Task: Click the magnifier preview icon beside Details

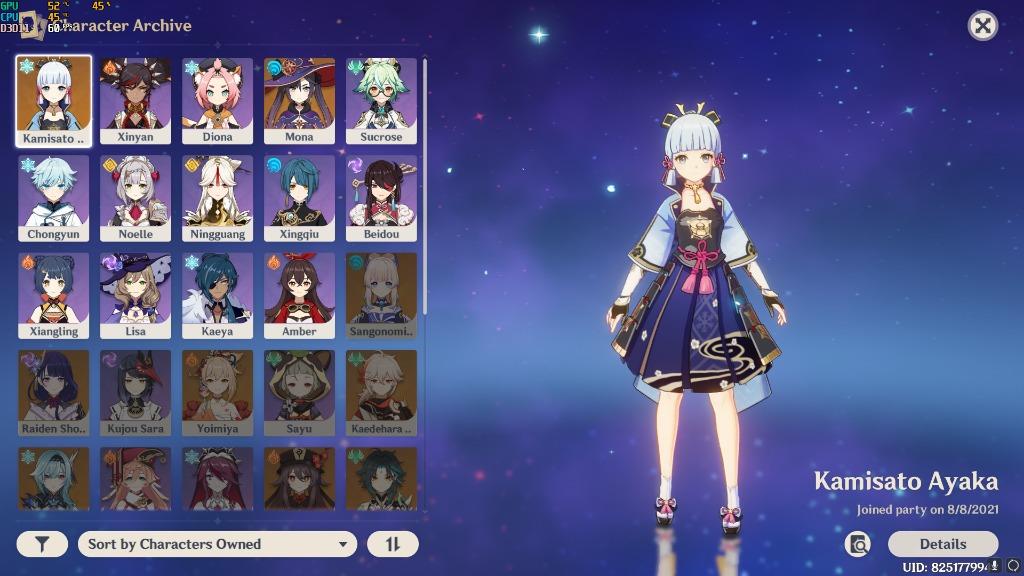Action: 857,544
